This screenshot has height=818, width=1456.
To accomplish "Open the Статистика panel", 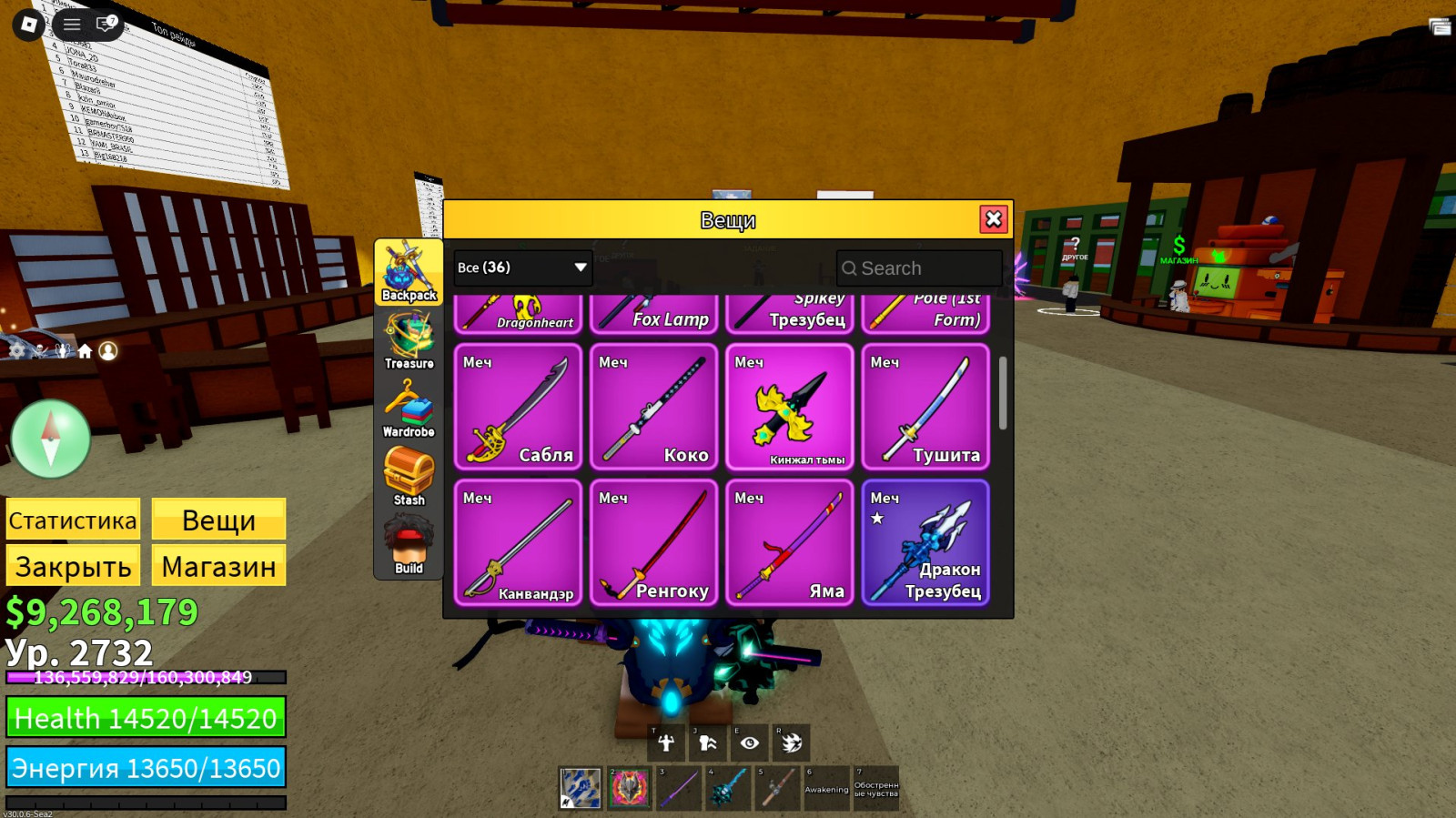I will coord(73,520).
